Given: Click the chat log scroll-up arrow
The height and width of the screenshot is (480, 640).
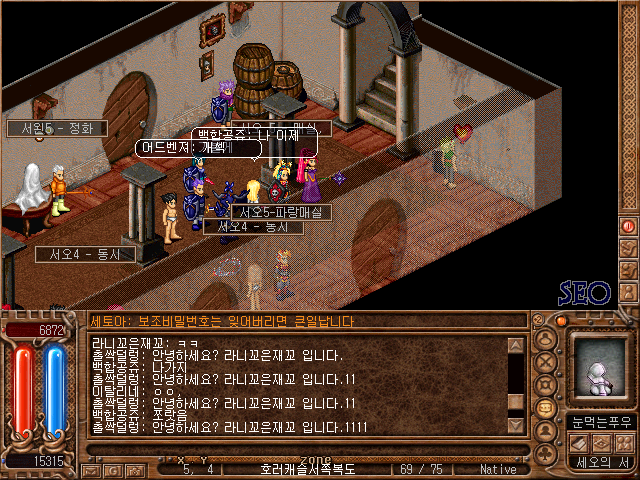Looking at the screenshot, I should click(x=516, y=346).
